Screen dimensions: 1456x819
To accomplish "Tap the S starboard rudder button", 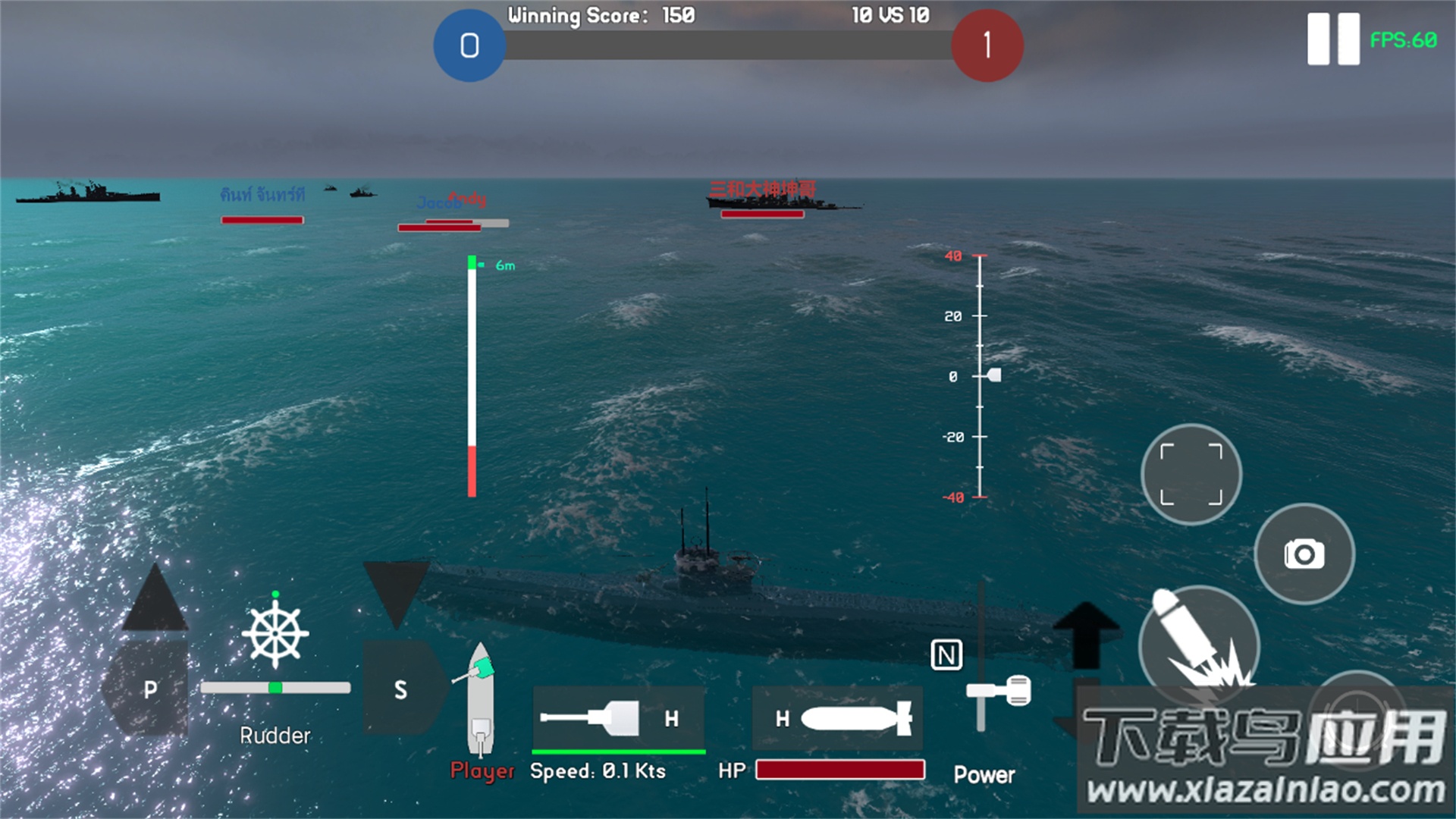I will (401, 689).
